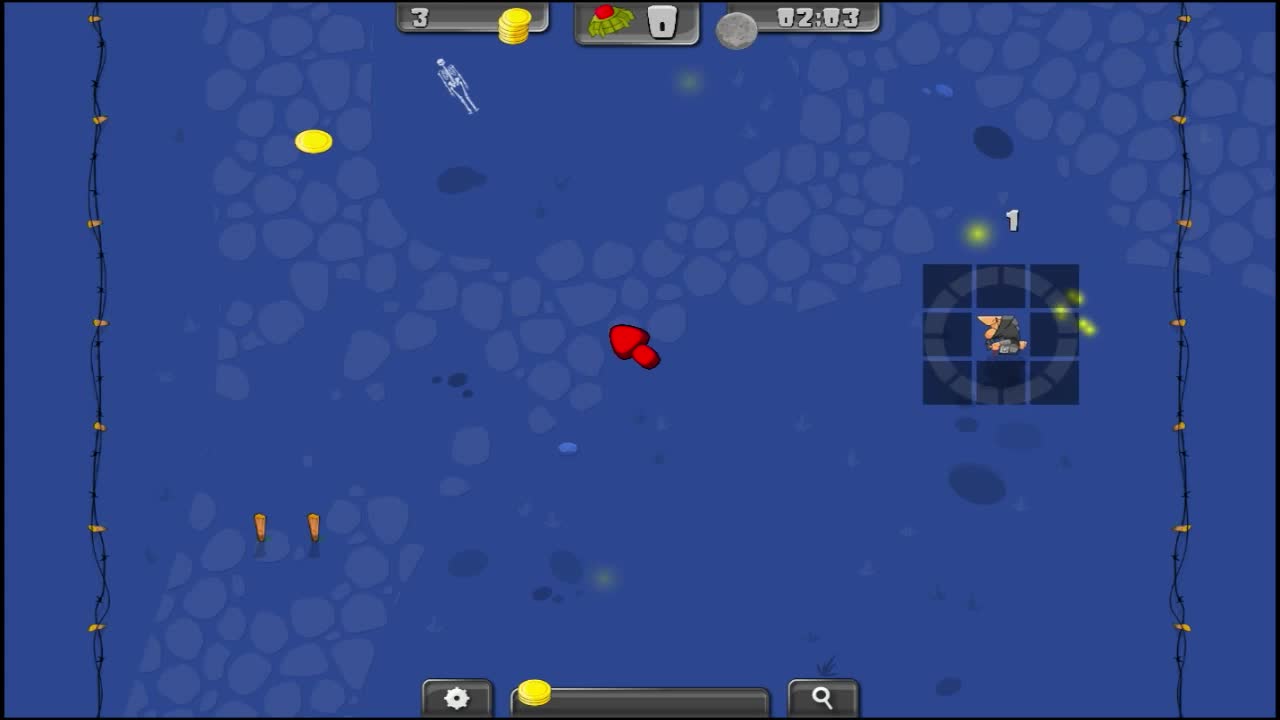Click the gold coin on the left path
The height and width of the screenshot is (720, 1280).
click(x=313, y=142)
